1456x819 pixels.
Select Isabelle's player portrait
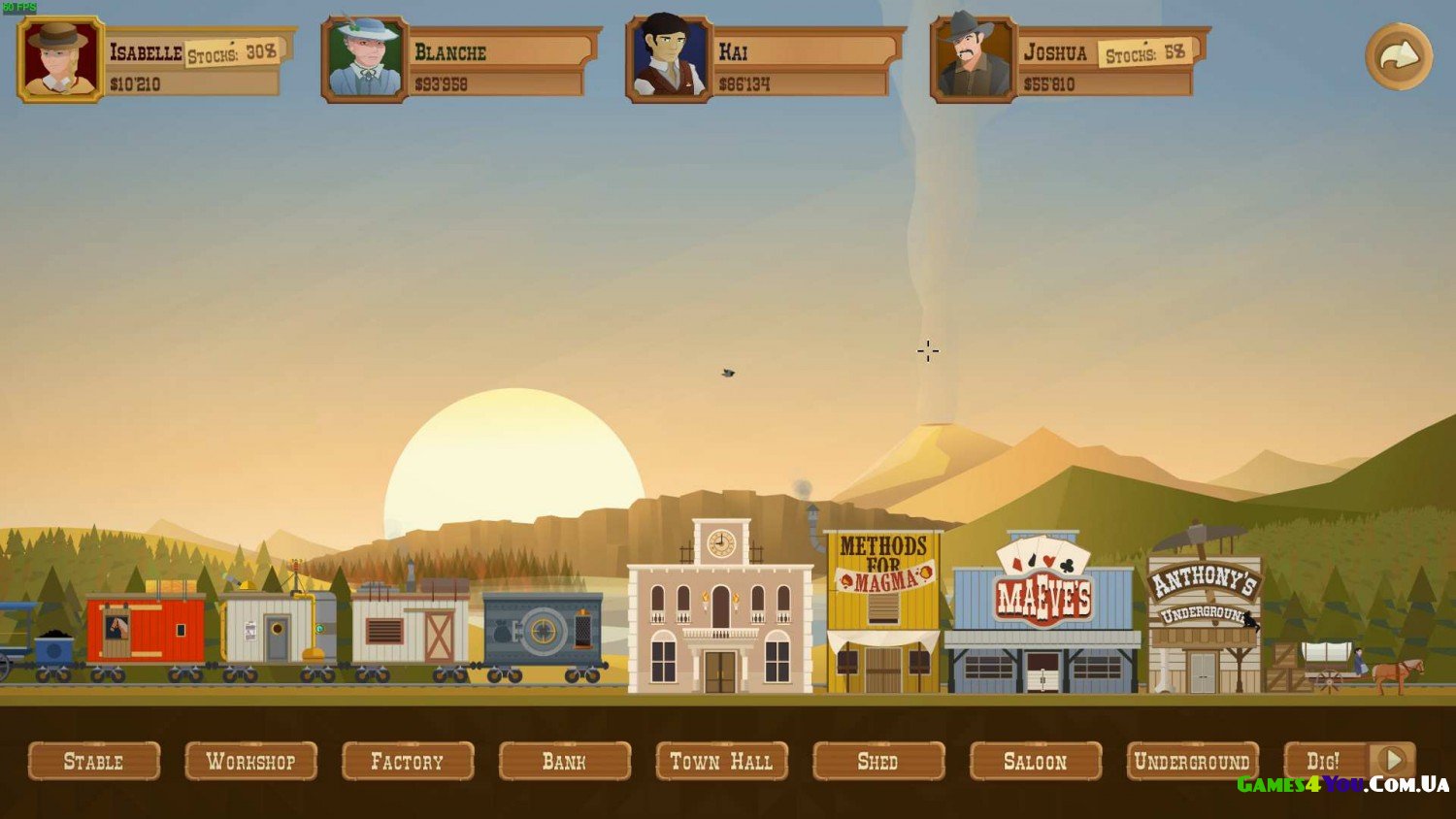(x=60, y=59)
